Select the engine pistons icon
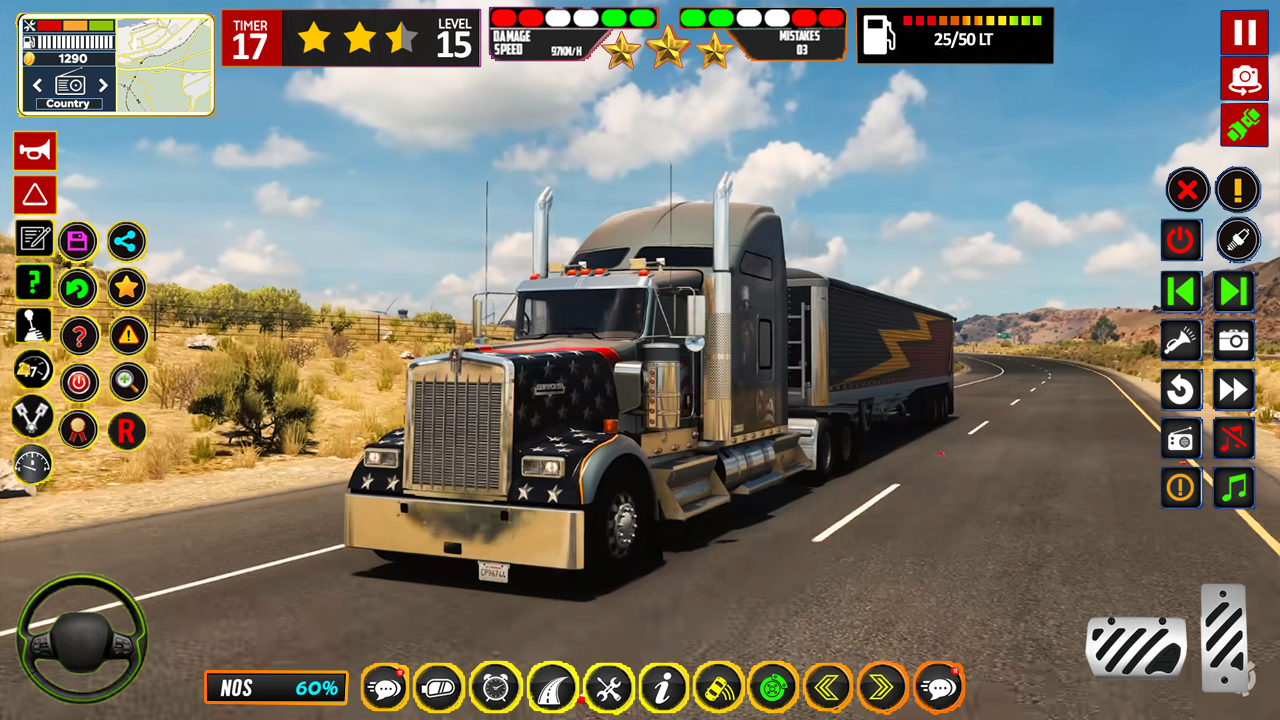This screenshot has width=1280, height=720. pyautogui.click(x=34, y=418)
